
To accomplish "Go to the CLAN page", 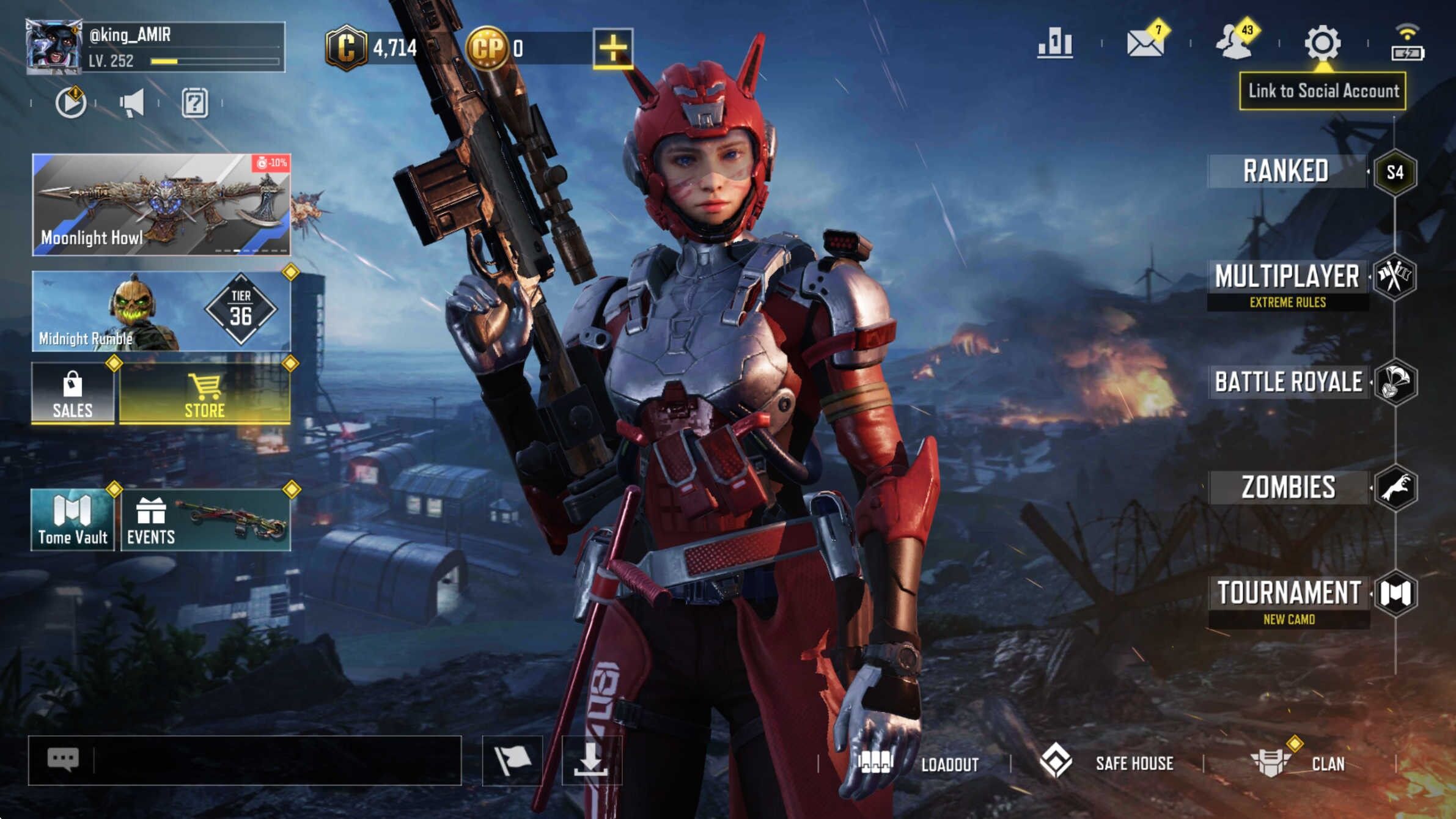I will tap(1299, 763).
